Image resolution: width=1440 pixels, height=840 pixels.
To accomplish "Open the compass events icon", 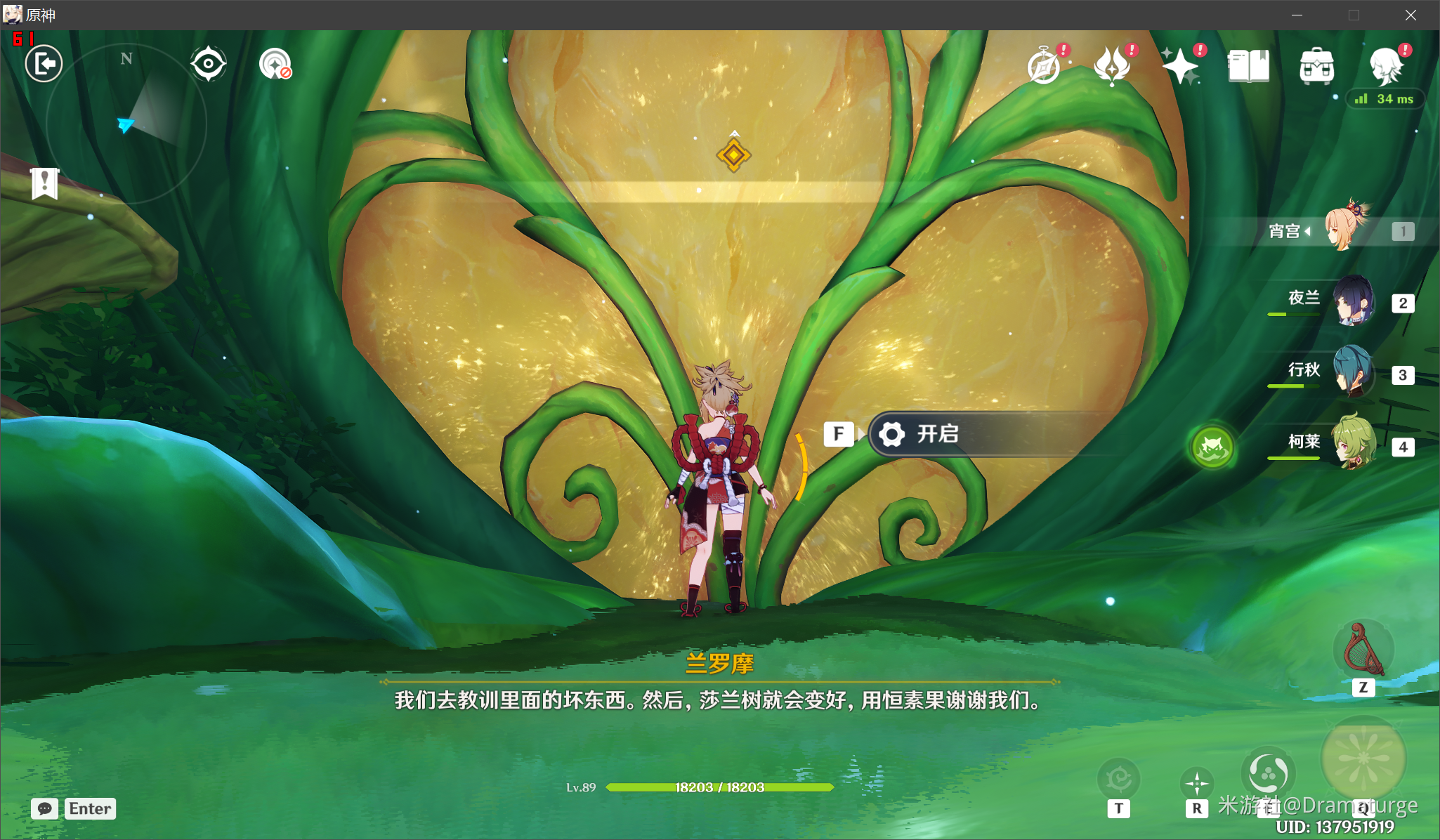I will coord(1044,67).
